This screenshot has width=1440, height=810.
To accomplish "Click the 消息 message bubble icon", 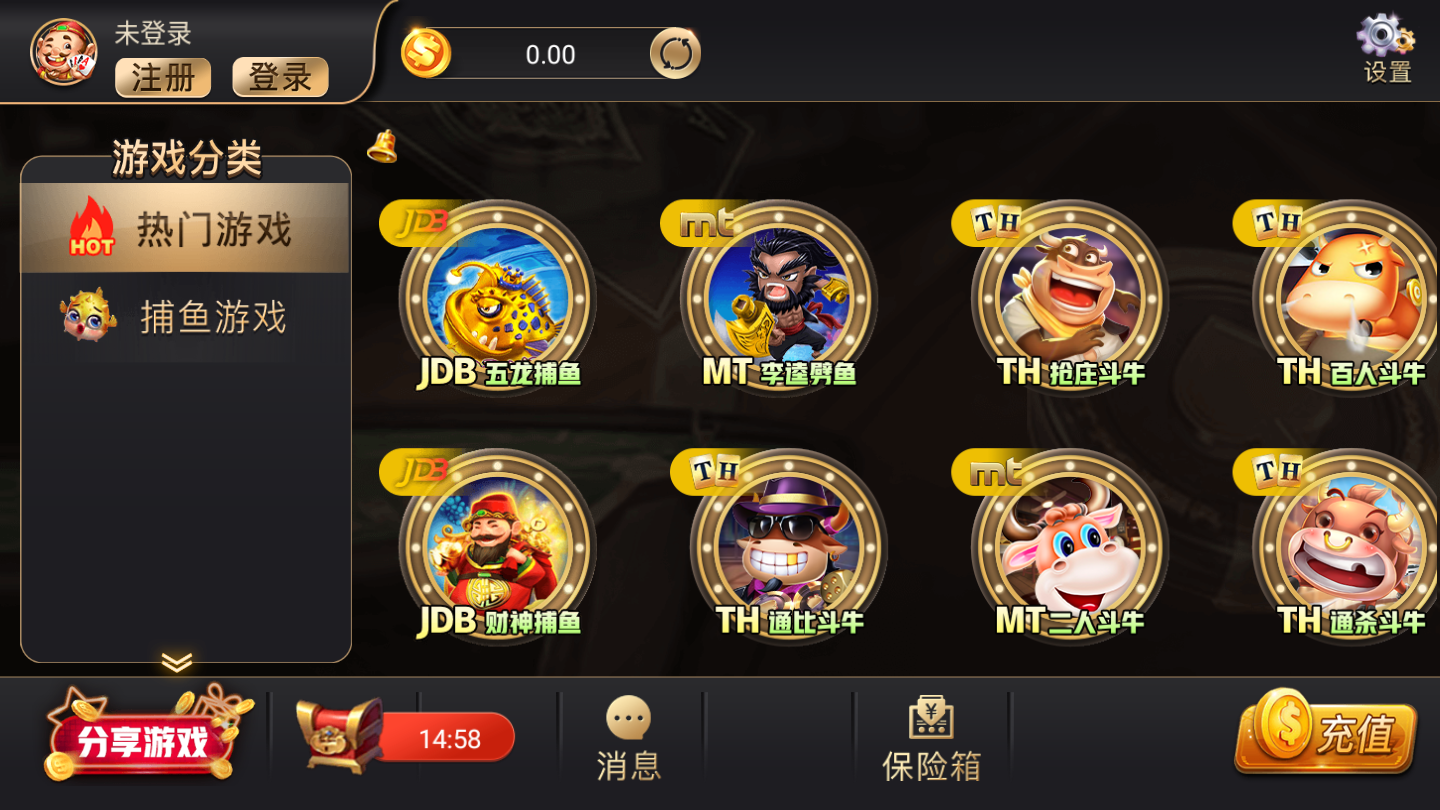I will [x=626, y=722].
